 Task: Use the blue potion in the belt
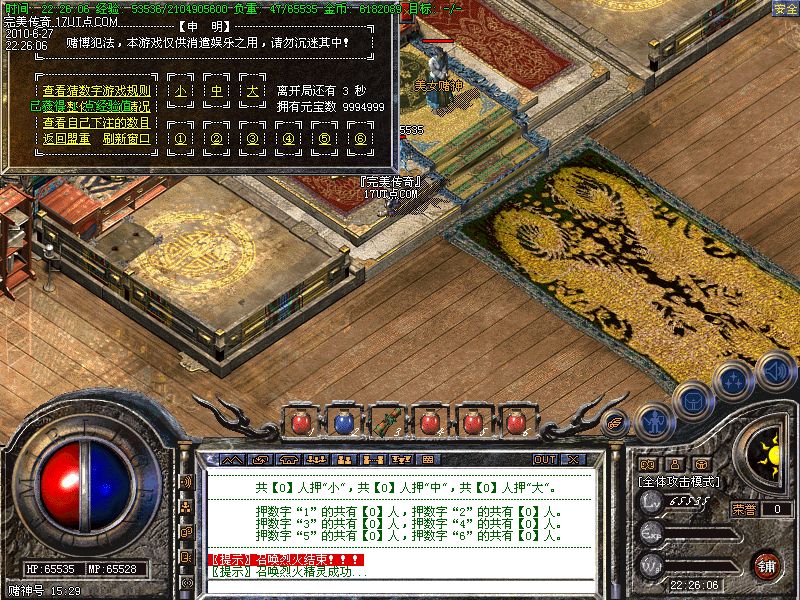(x=342, y=422)
